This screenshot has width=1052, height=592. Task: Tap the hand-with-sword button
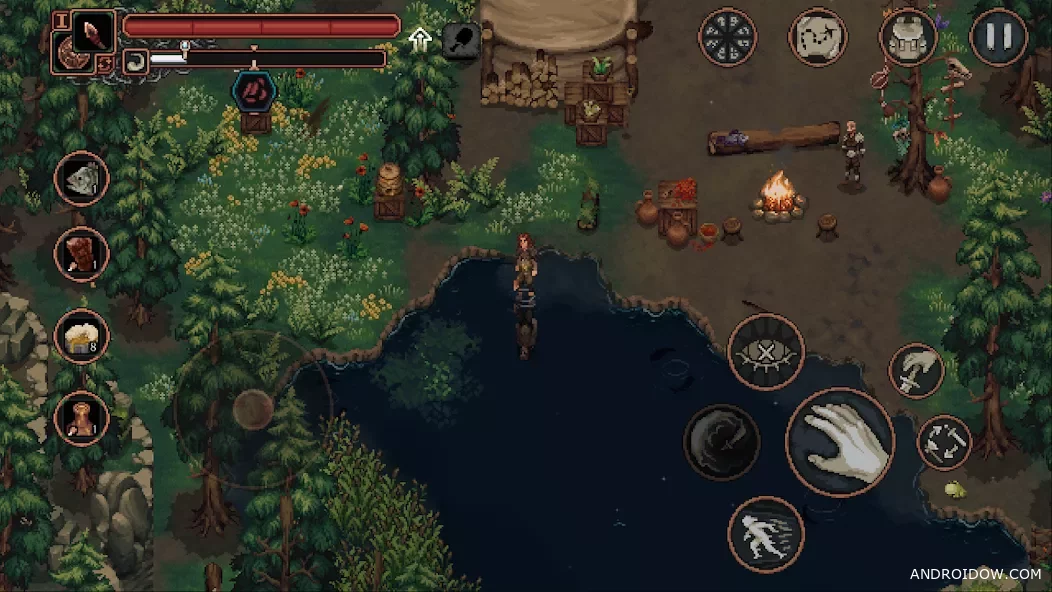click(916, 370)
